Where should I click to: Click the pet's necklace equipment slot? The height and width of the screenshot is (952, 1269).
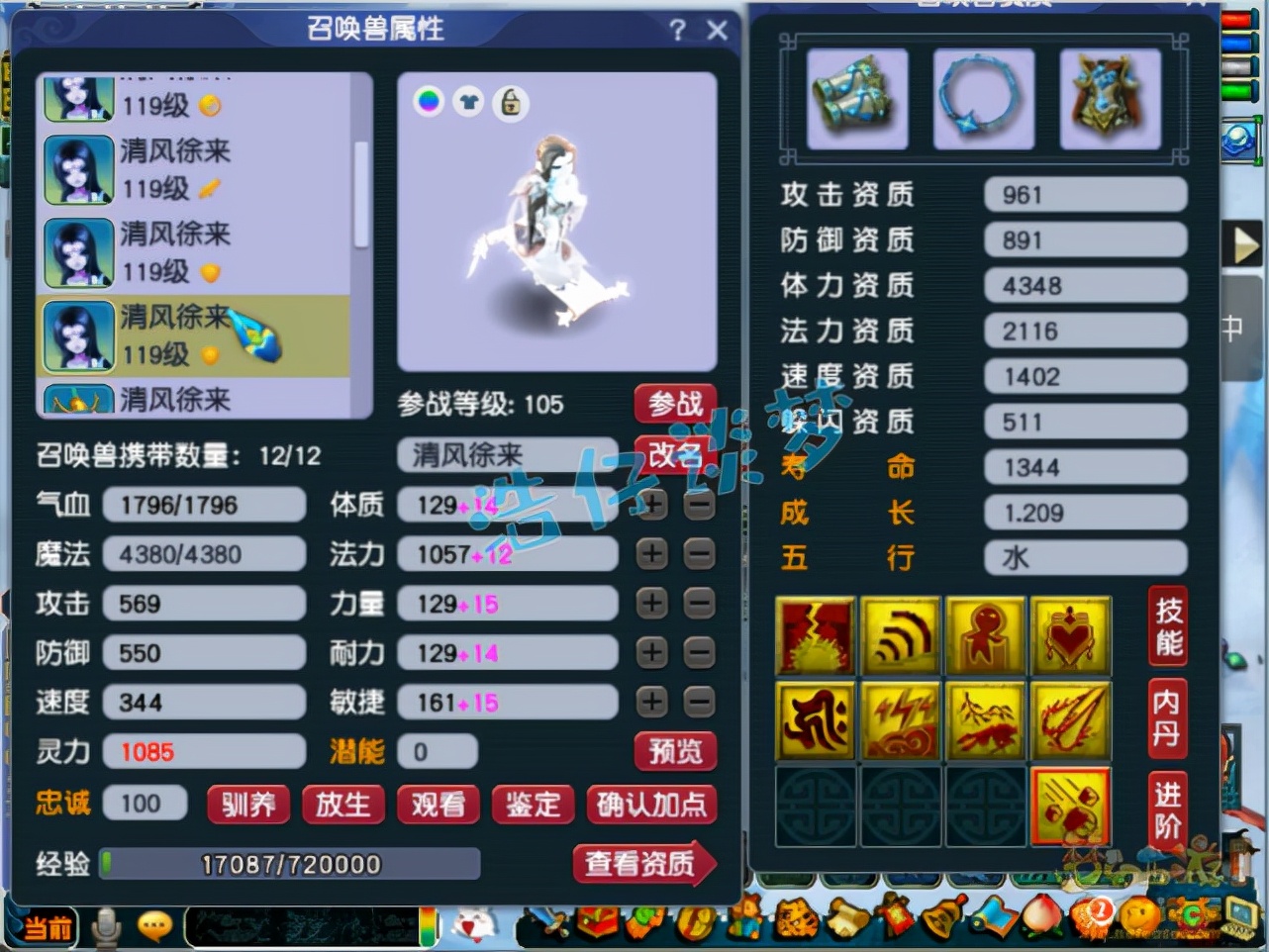coord(983,98)
